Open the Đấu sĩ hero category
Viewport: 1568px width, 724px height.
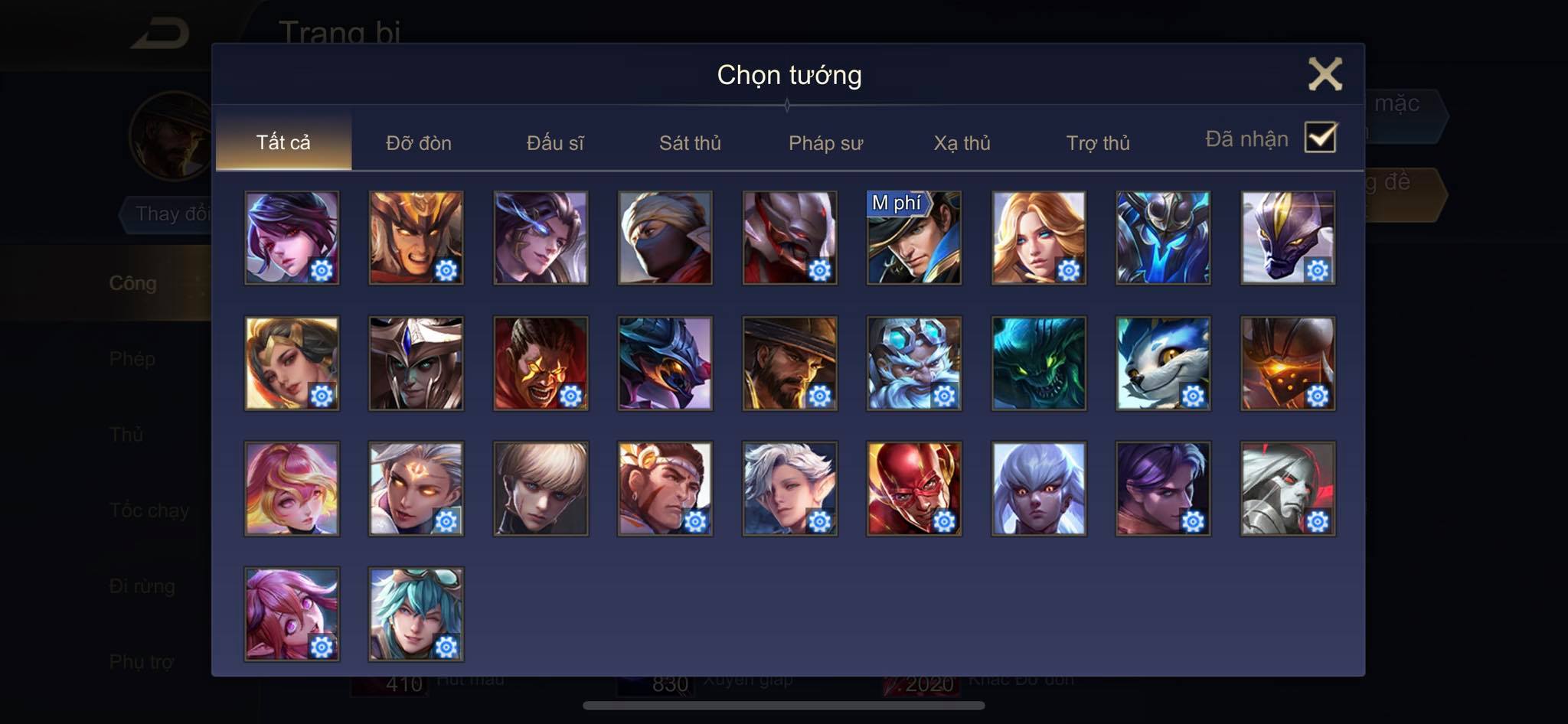(555, 143)
